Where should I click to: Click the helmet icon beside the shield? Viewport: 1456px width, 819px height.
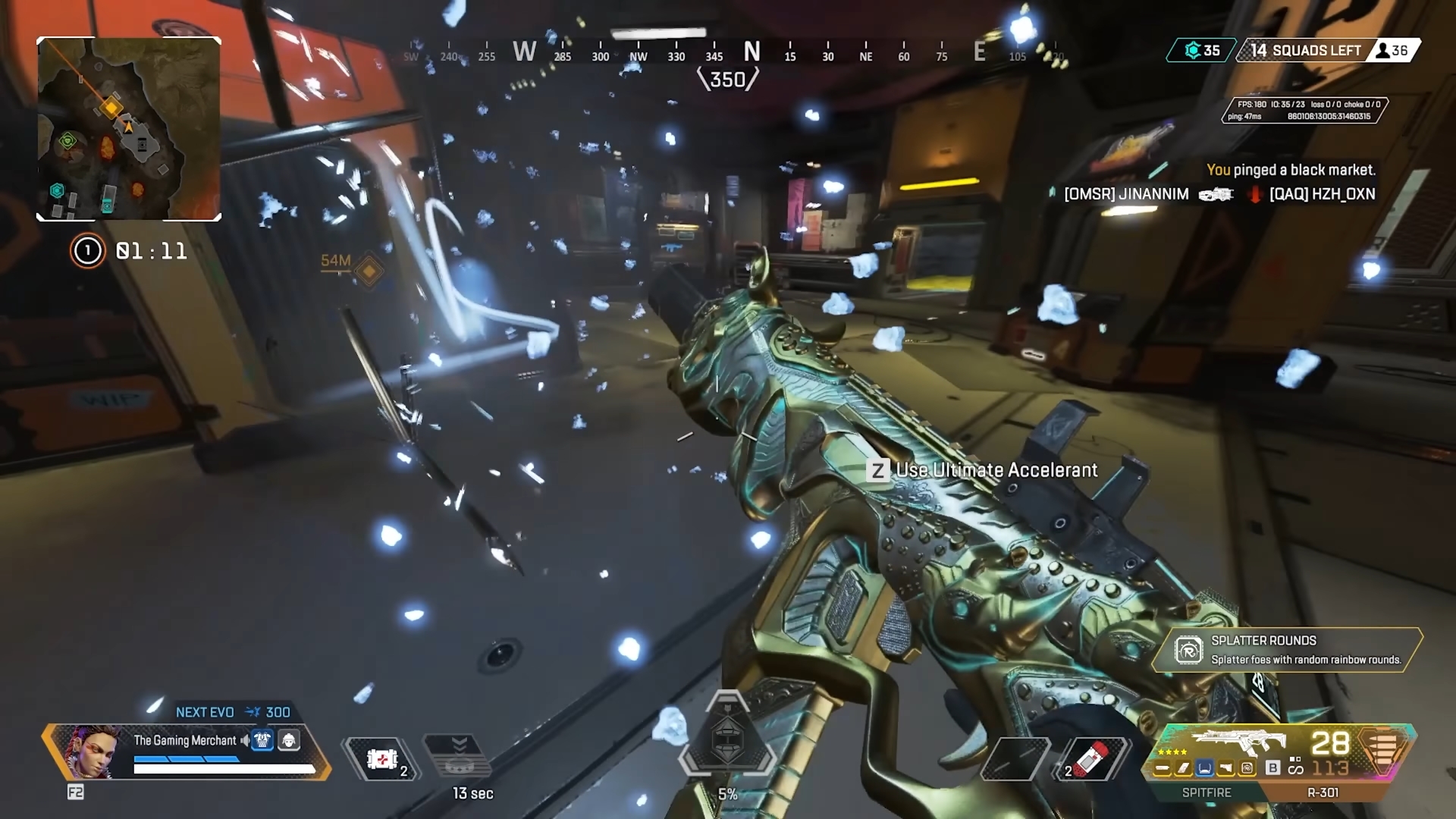click(289, 740)
